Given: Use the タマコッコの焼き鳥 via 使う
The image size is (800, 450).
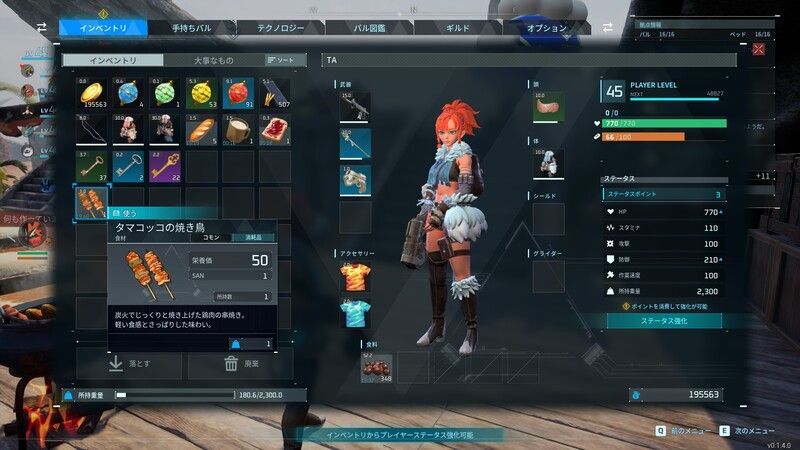Looking at the screenshot, I should [x=127, y=214].
